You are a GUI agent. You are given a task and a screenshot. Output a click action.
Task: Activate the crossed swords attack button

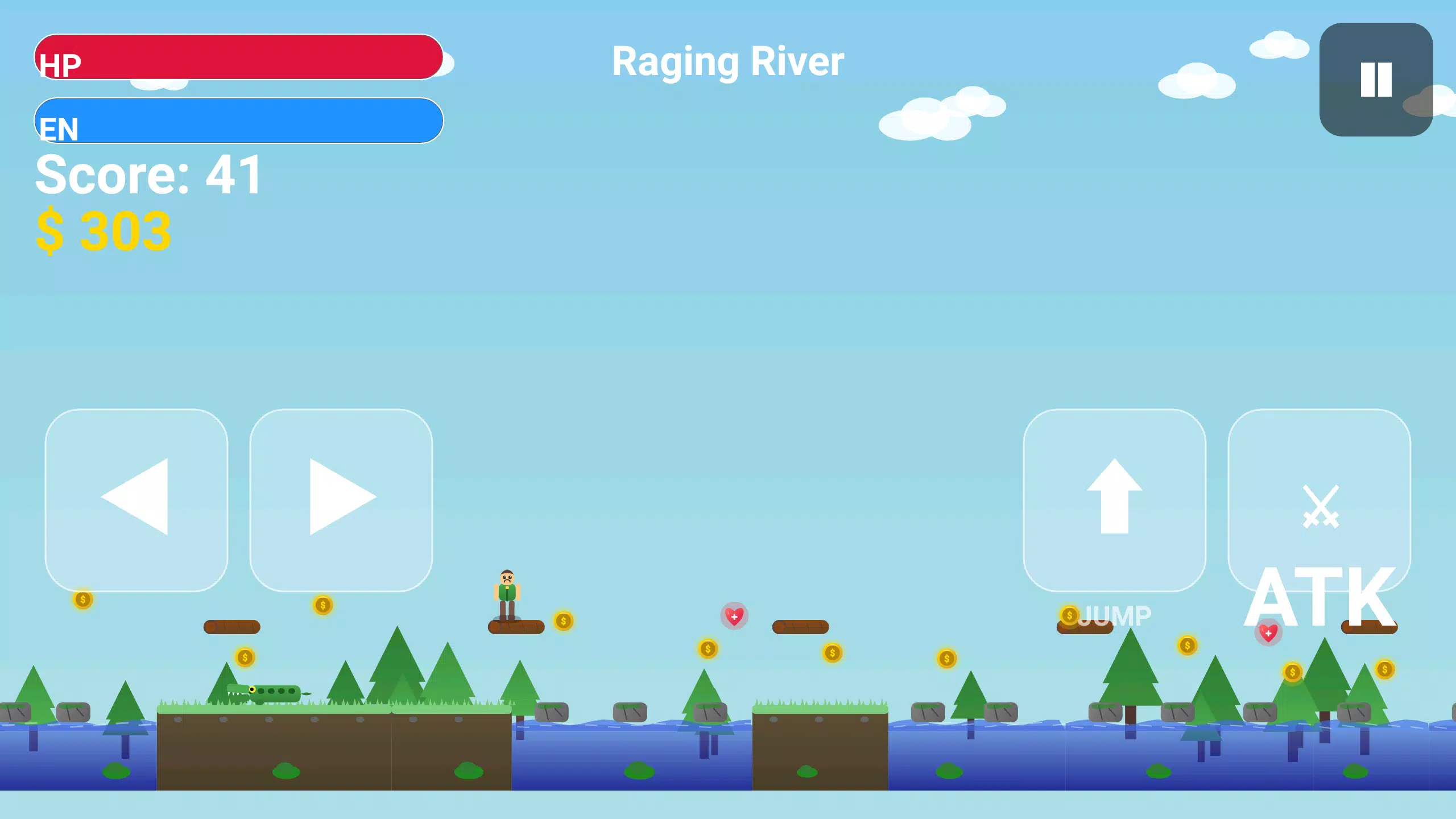pos(1319,499)
